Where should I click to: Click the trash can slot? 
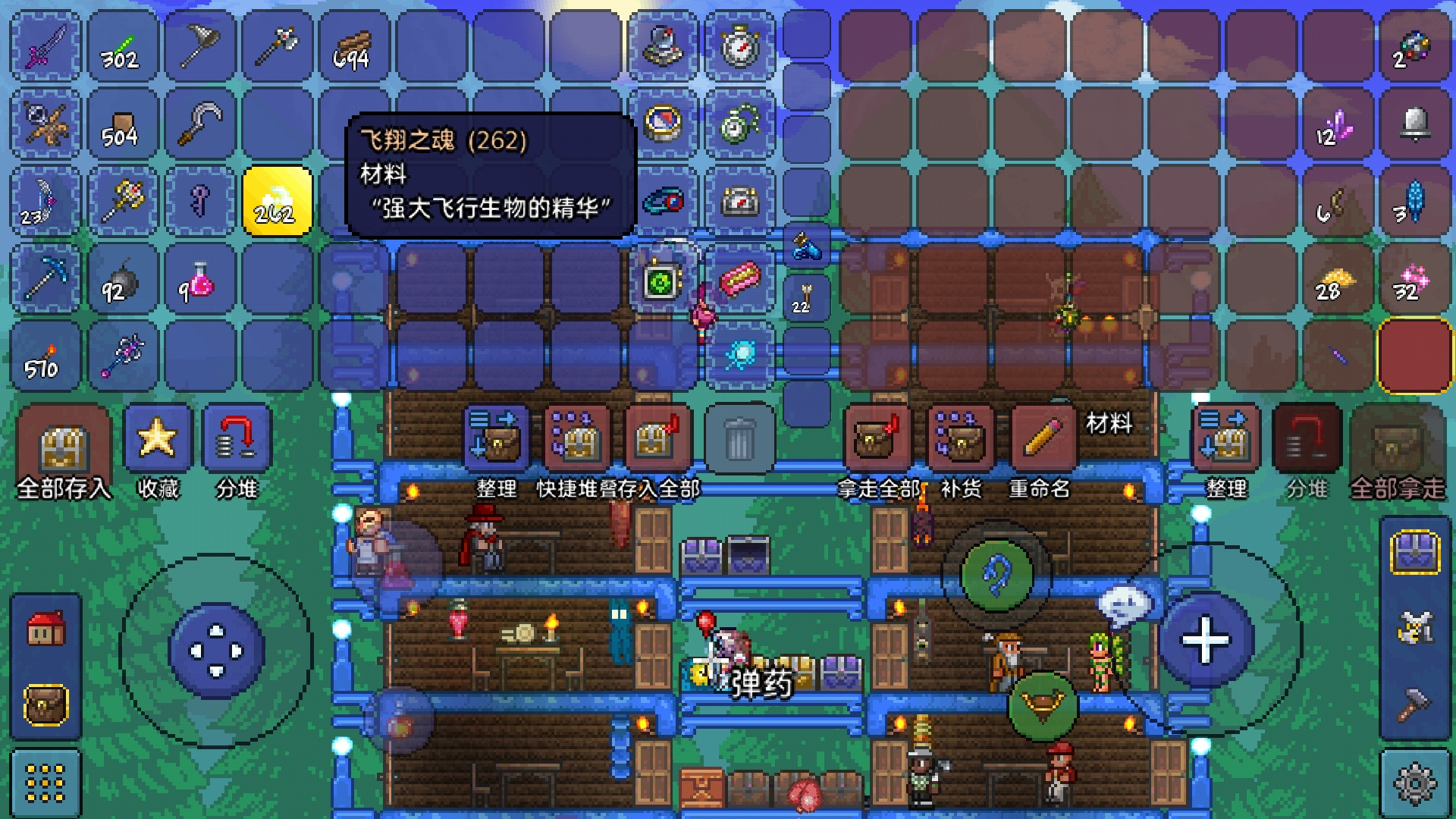739,438
